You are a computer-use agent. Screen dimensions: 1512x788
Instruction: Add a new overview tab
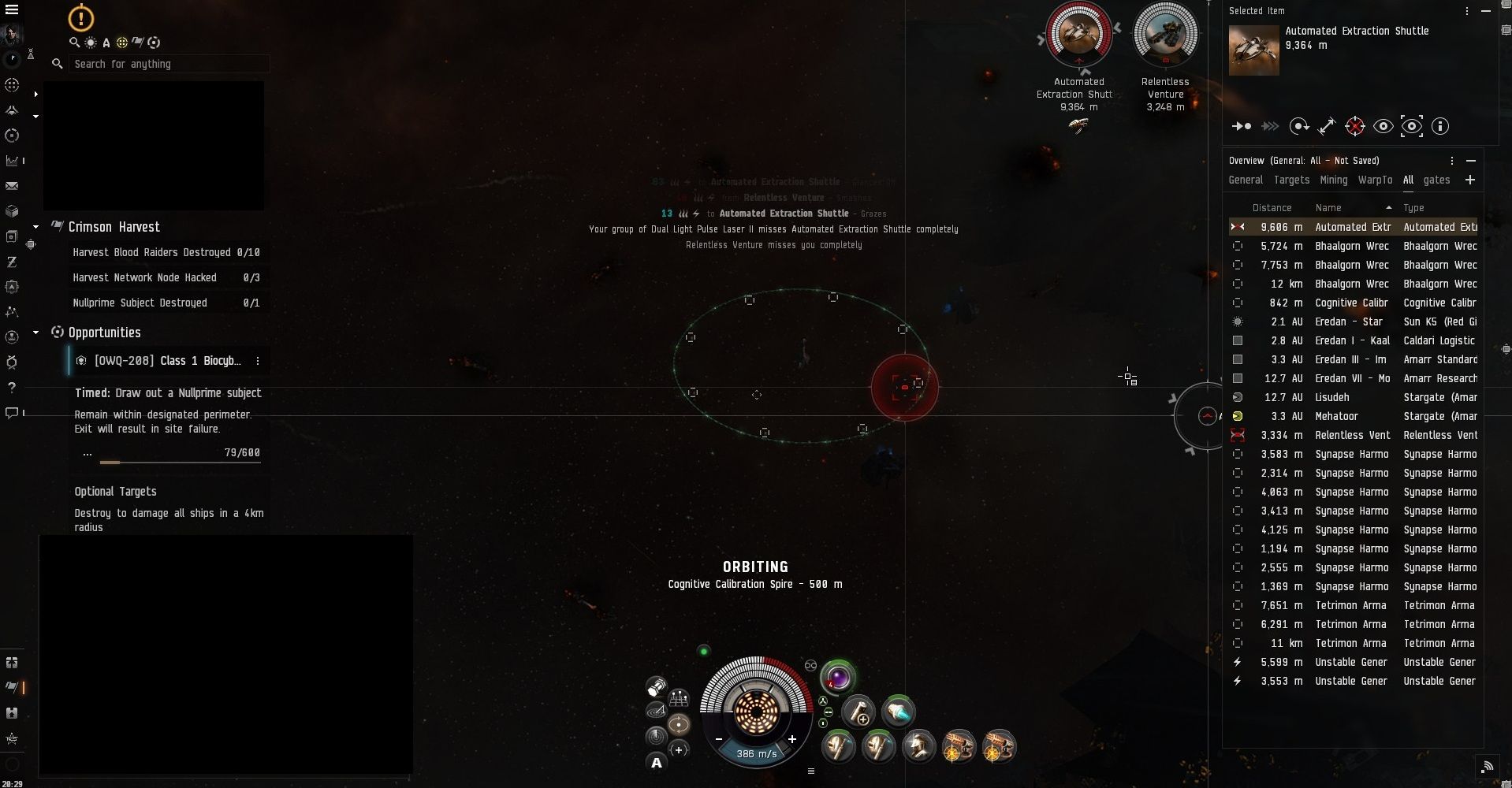tap(1469, 180)
